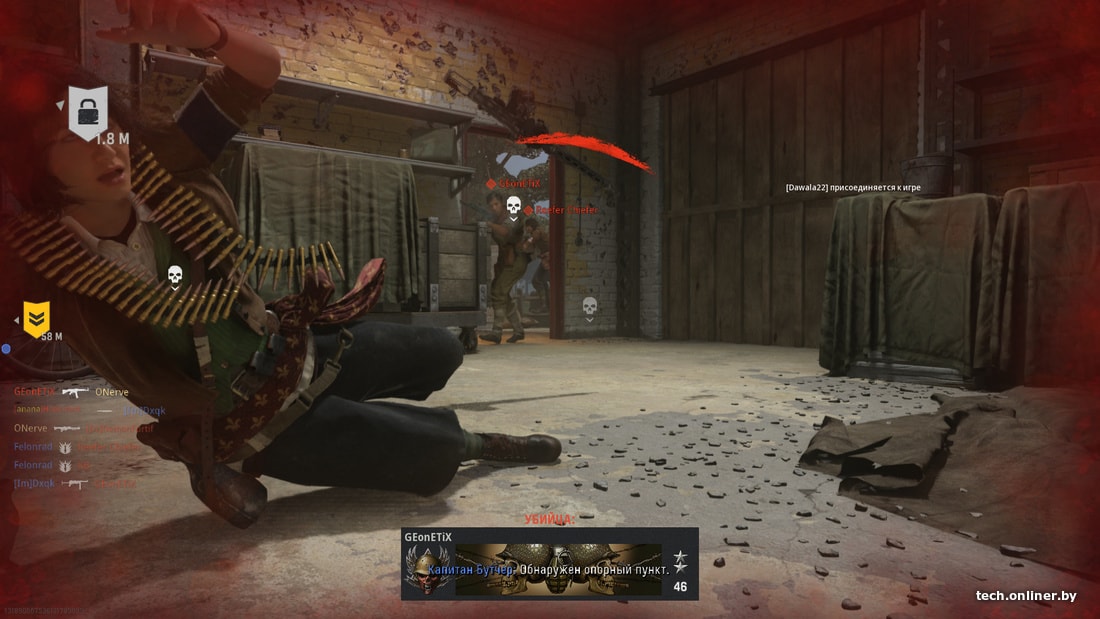The image size is (1100, 619).
Task: Open the tech.onliner.by watermark link
Action: pyautogui.click(x=1026, y=596)
